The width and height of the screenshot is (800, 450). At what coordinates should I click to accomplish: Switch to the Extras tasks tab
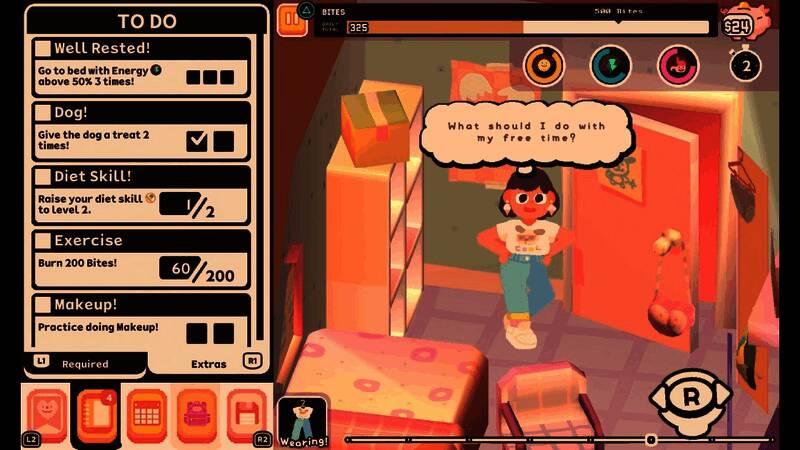[208, 363]
